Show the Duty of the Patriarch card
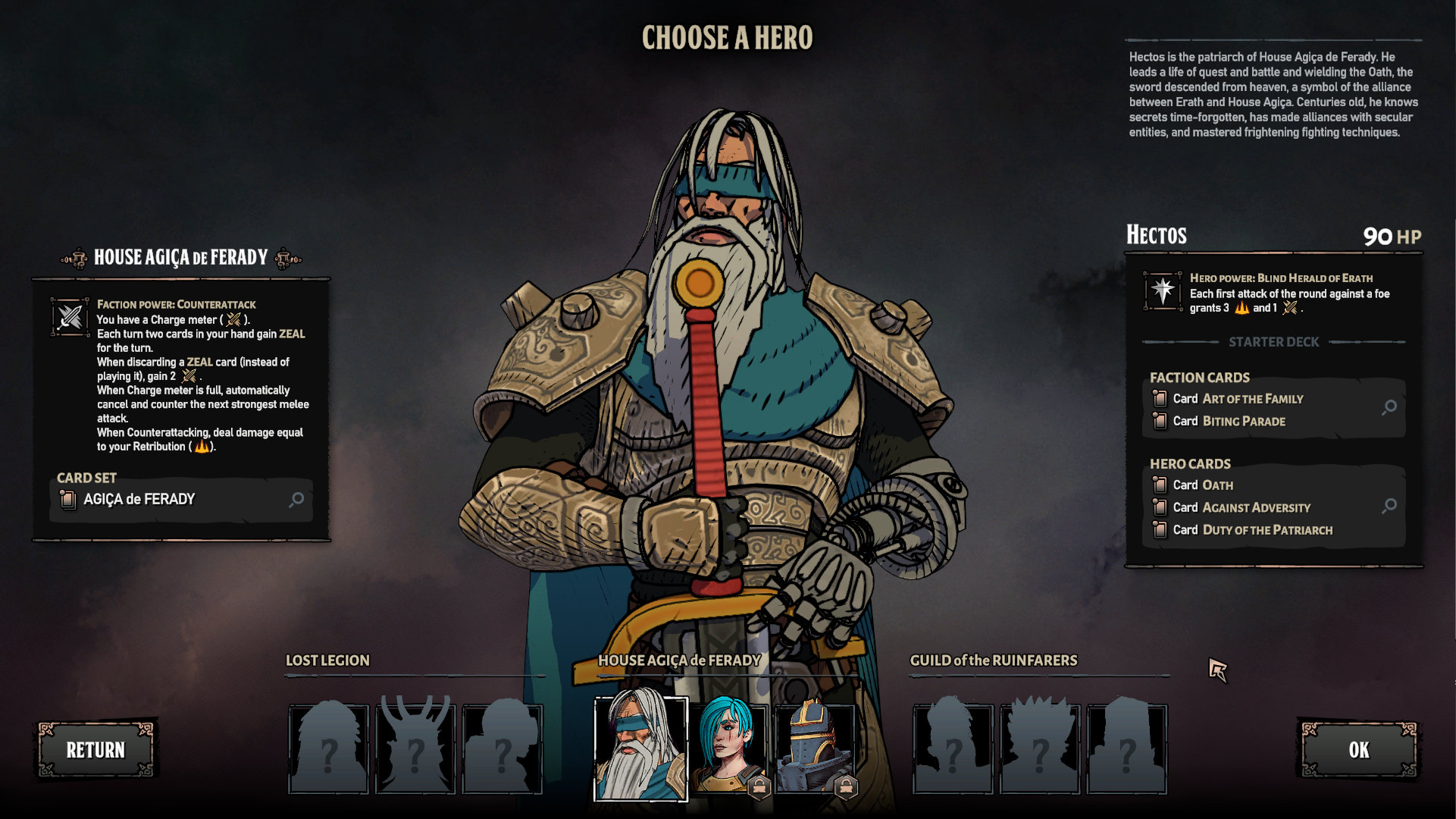The width and height of the screenshot is (1456, 819). pos(1252,530)
